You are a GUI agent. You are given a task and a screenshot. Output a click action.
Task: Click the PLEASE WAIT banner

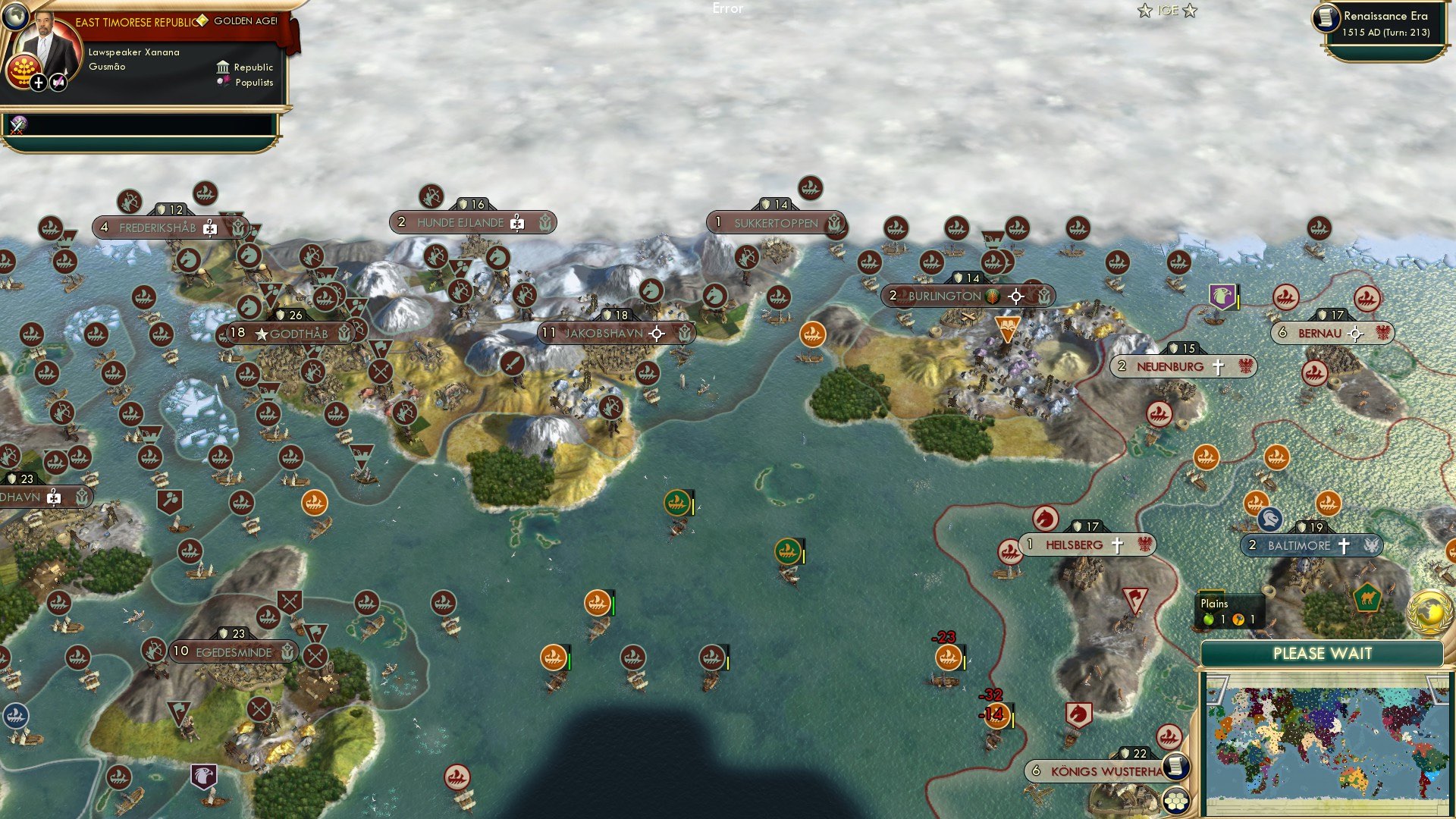(1321, 654)
